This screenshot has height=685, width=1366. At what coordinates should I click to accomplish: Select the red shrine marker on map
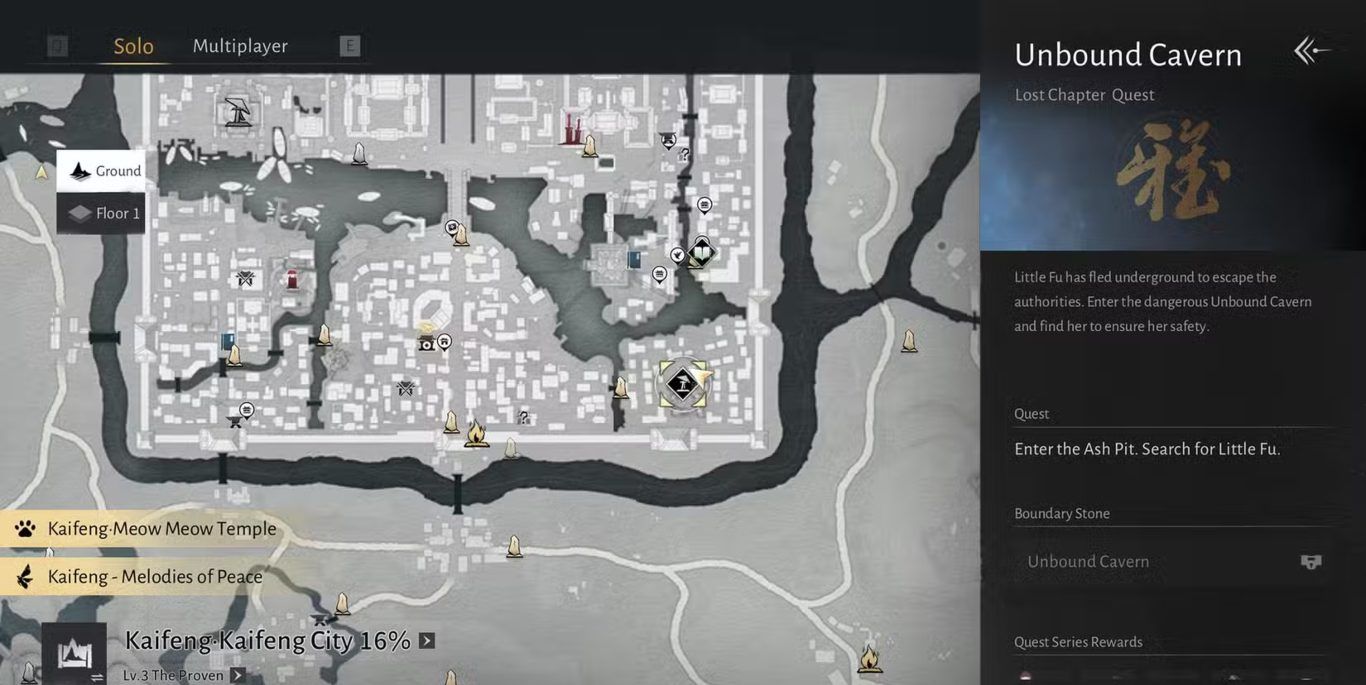[x=292, y=279]
